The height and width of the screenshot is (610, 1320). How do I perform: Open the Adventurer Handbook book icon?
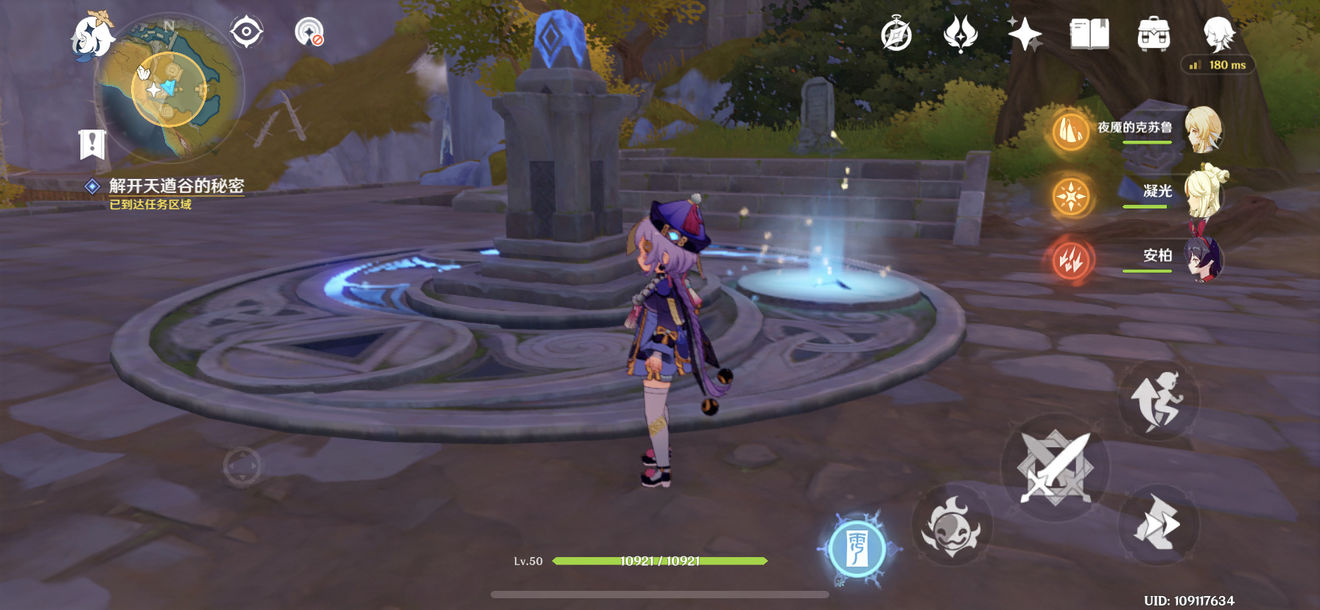coord(1089,34)
